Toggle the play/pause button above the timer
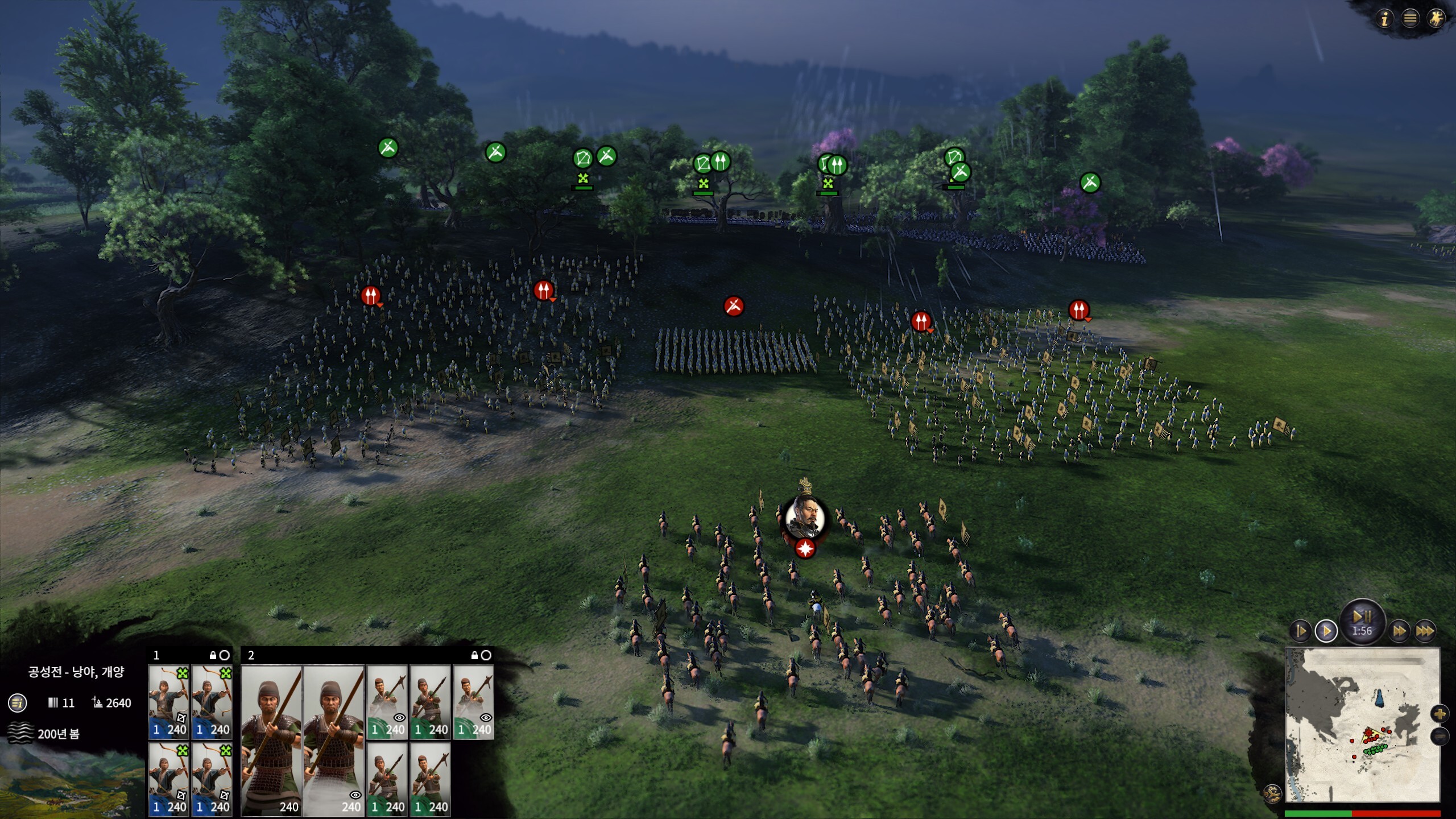The width and height of the screenshot is (1456, 819). click(1362, 617)
